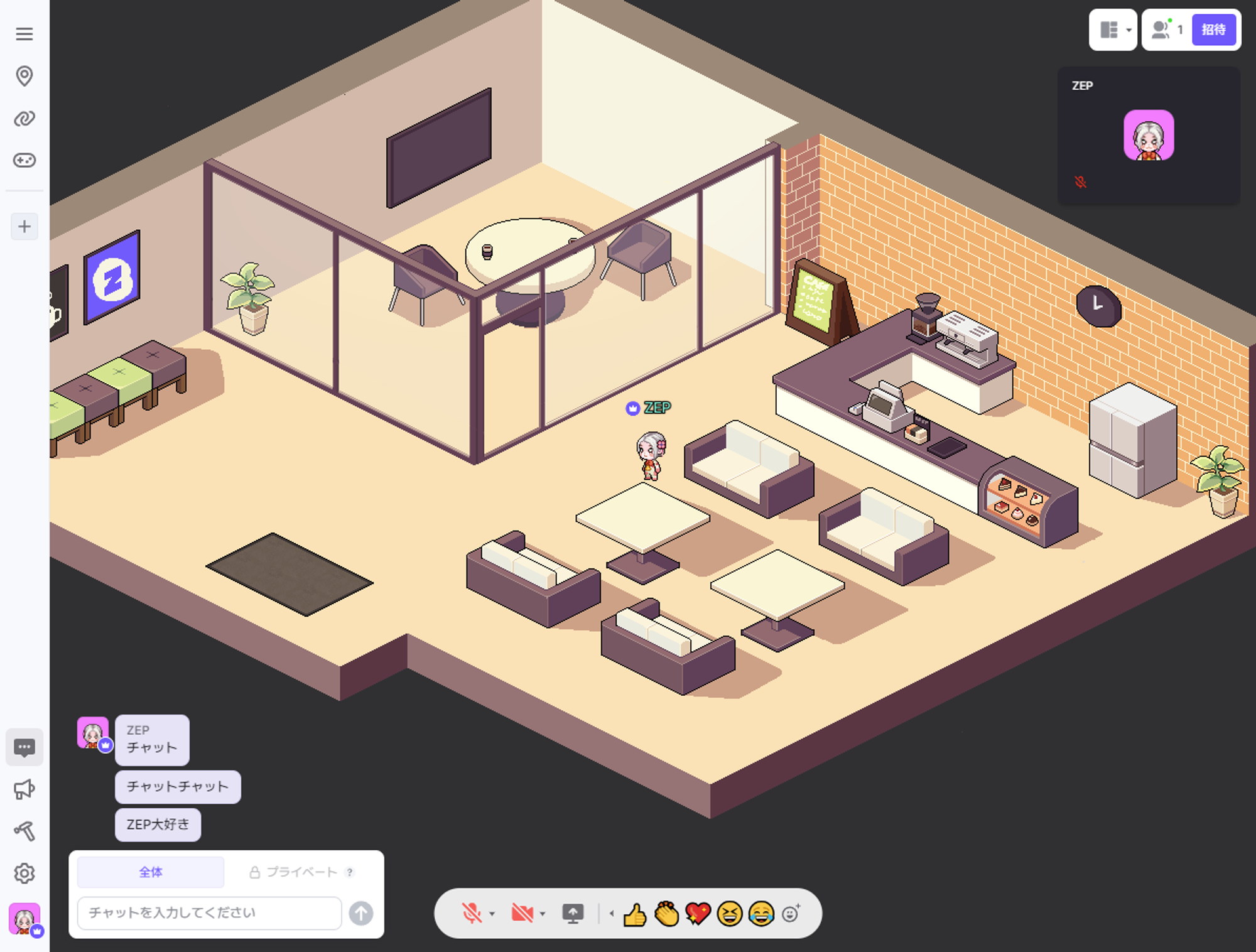Viewport: 1256px width, 952px height.
Task: Switch to the 全体 chat tab
Action: [x=151, y=872]
